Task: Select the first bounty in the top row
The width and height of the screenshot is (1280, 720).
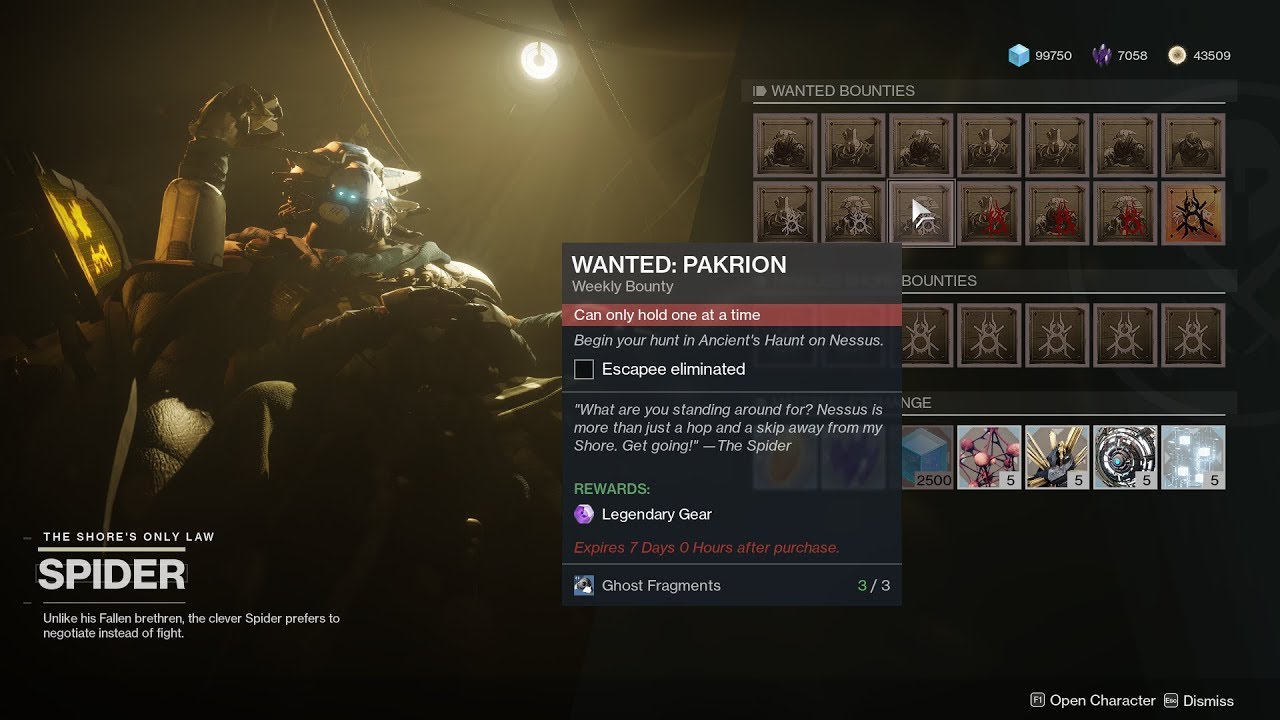Action: point(785,145)
